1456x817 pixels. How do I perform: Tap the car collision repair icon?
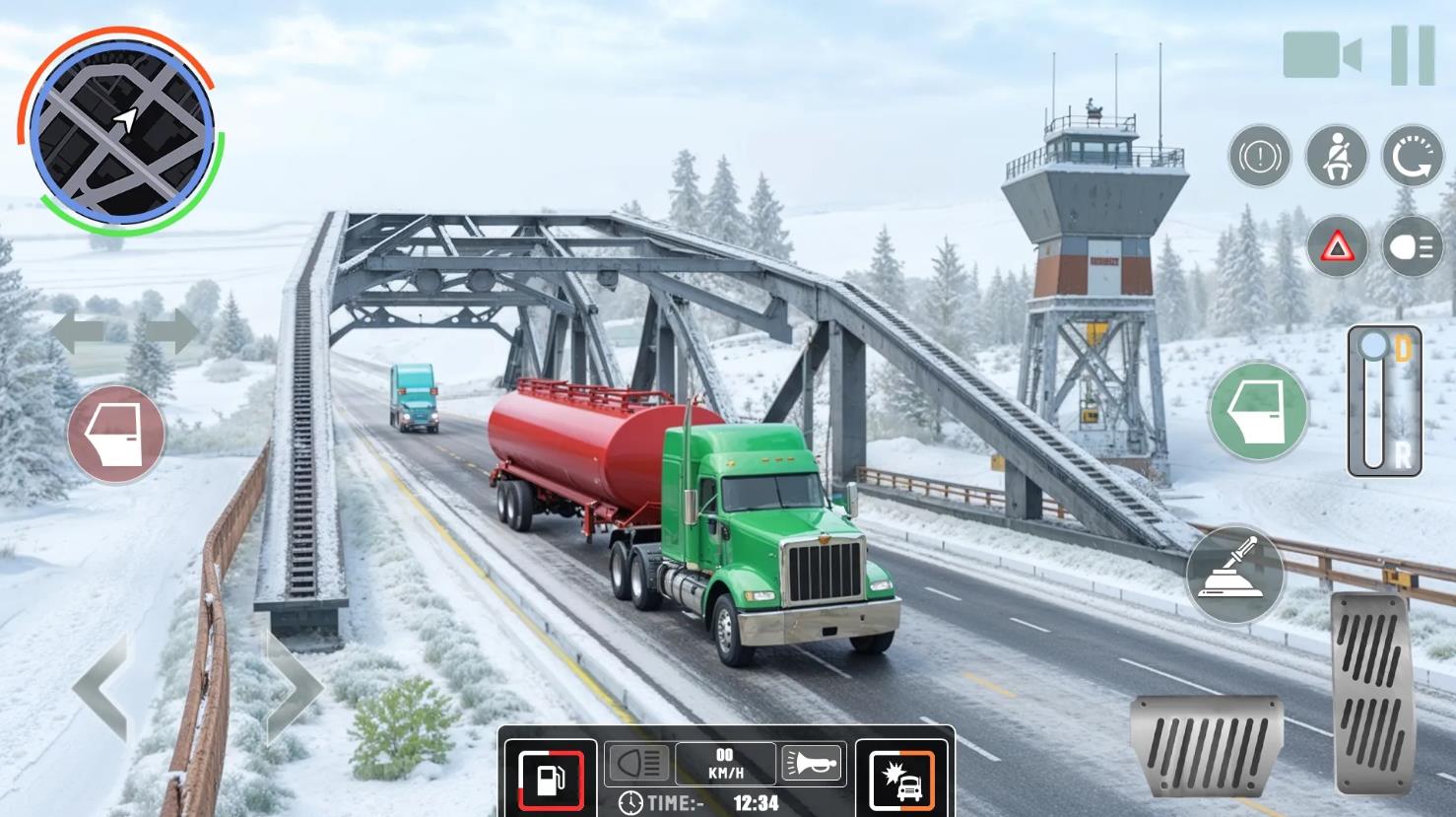901,779
